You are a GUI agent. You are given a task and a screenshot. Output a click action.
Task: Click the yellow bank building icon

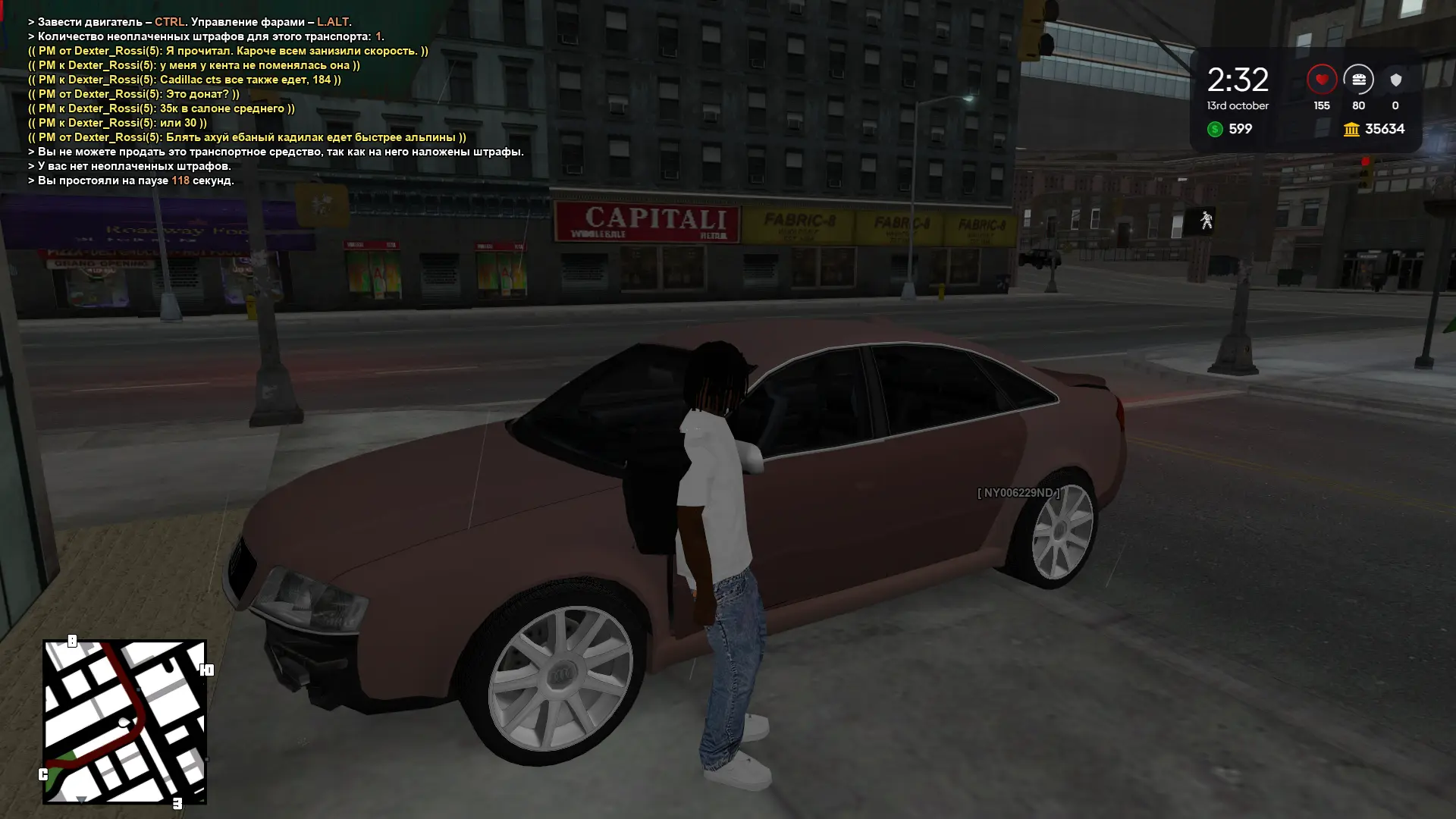(1351, 129)
